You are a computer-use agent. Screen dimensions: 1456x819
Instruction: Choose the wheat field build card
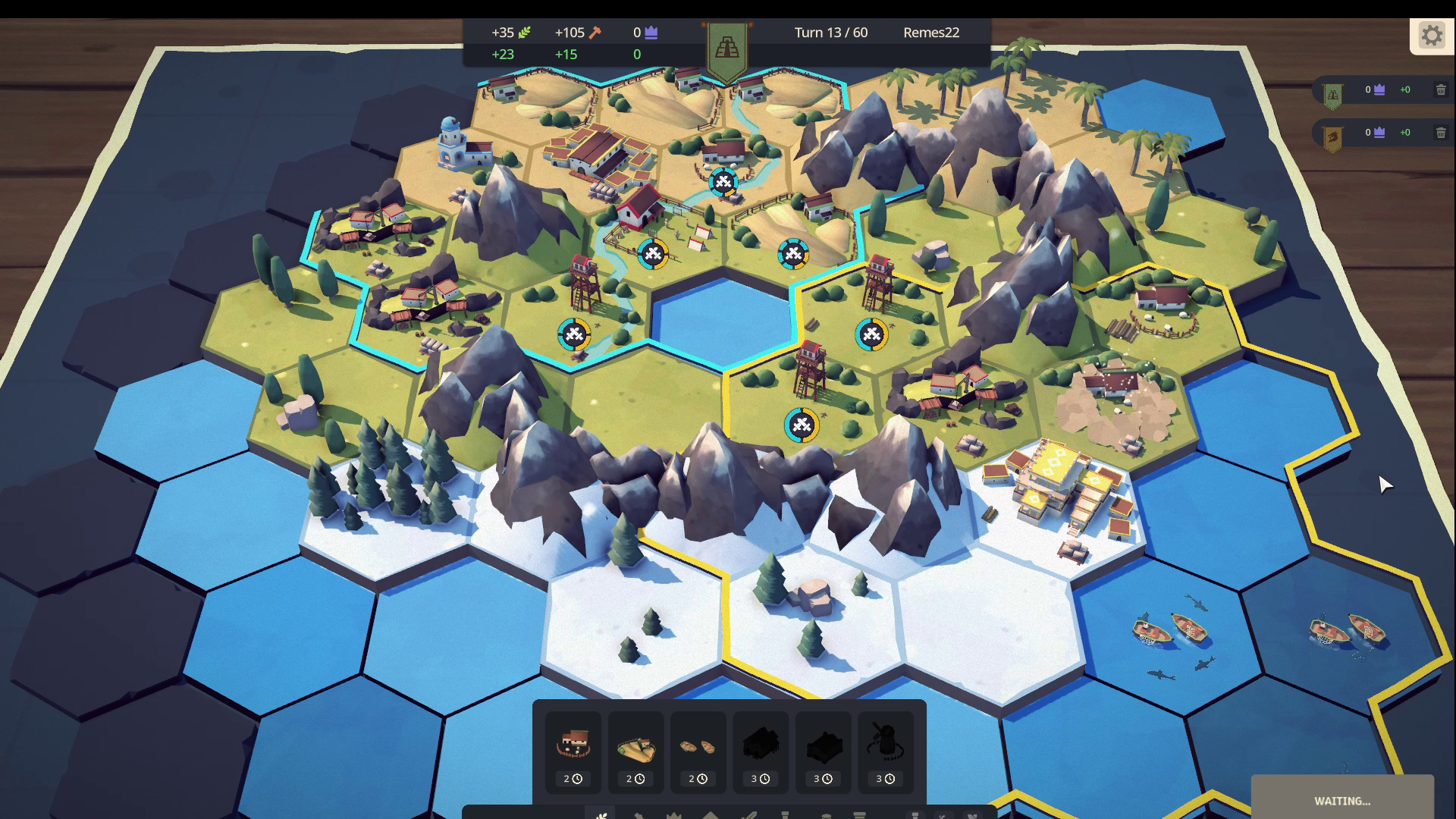click(x=635, y=751)
